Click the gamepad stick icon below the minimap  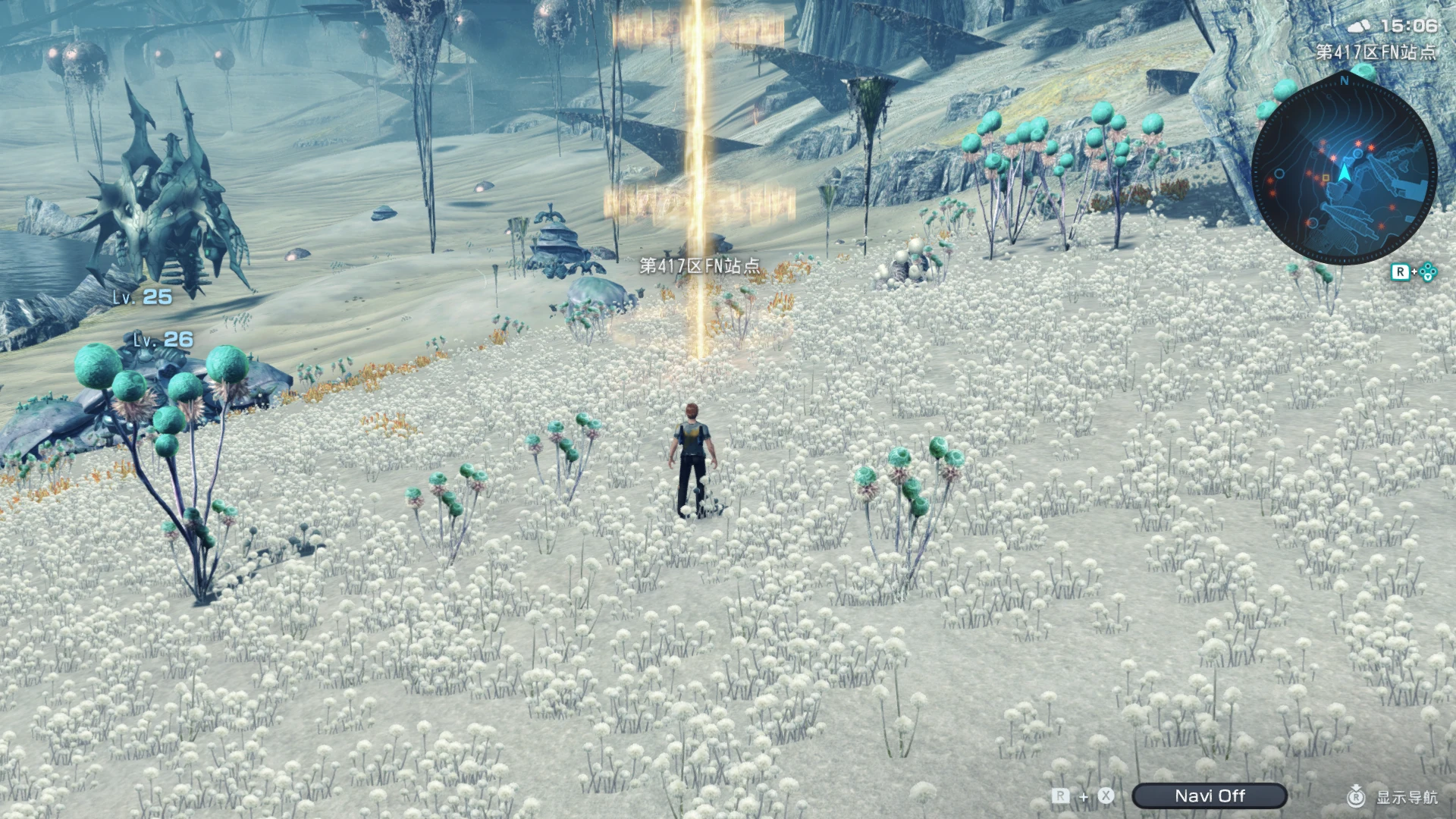[1428, 271]
